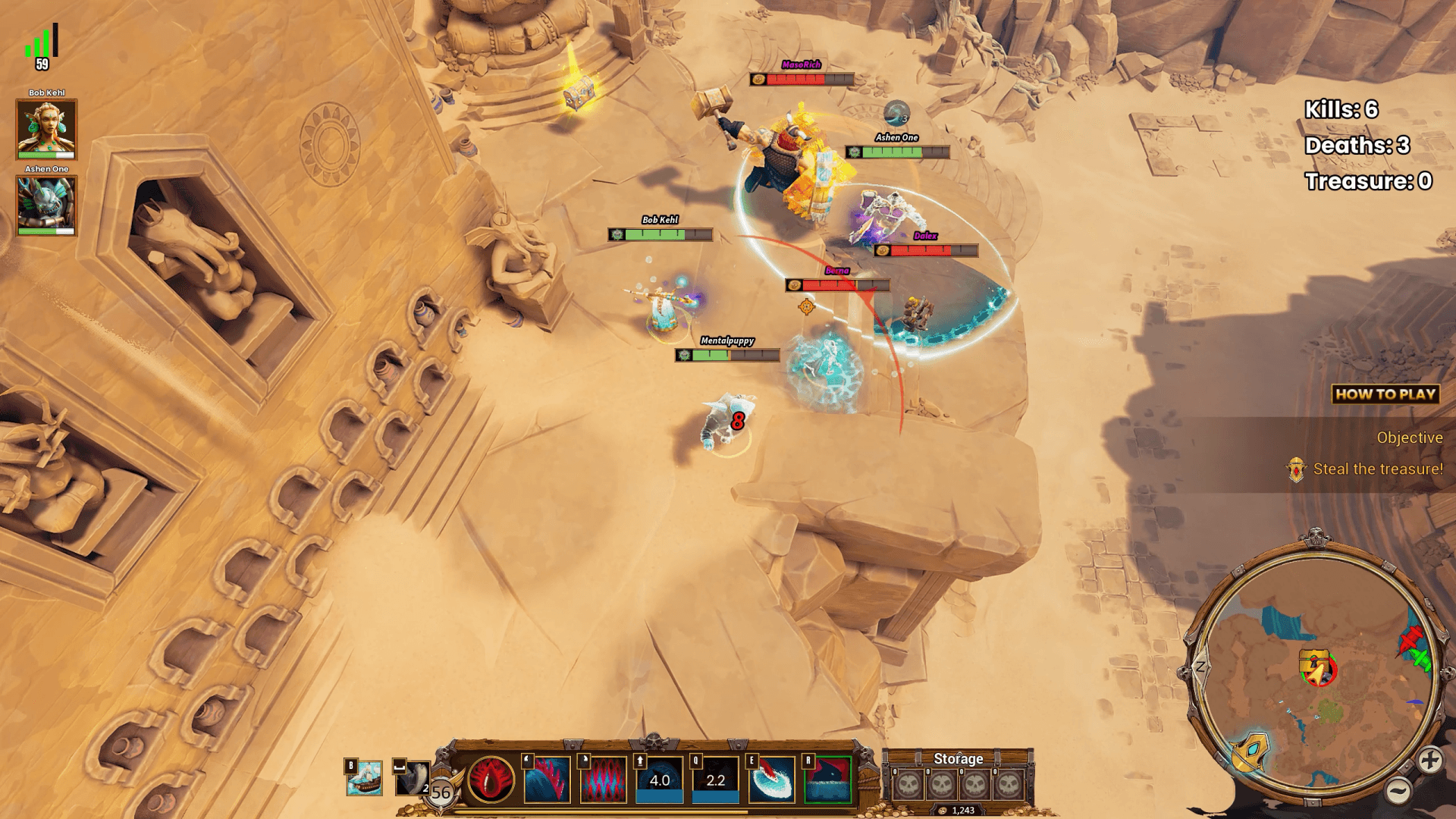Screen dimensions: 1456x819
Task: Select the red flame passive ability icon
Action: point(493,781)
